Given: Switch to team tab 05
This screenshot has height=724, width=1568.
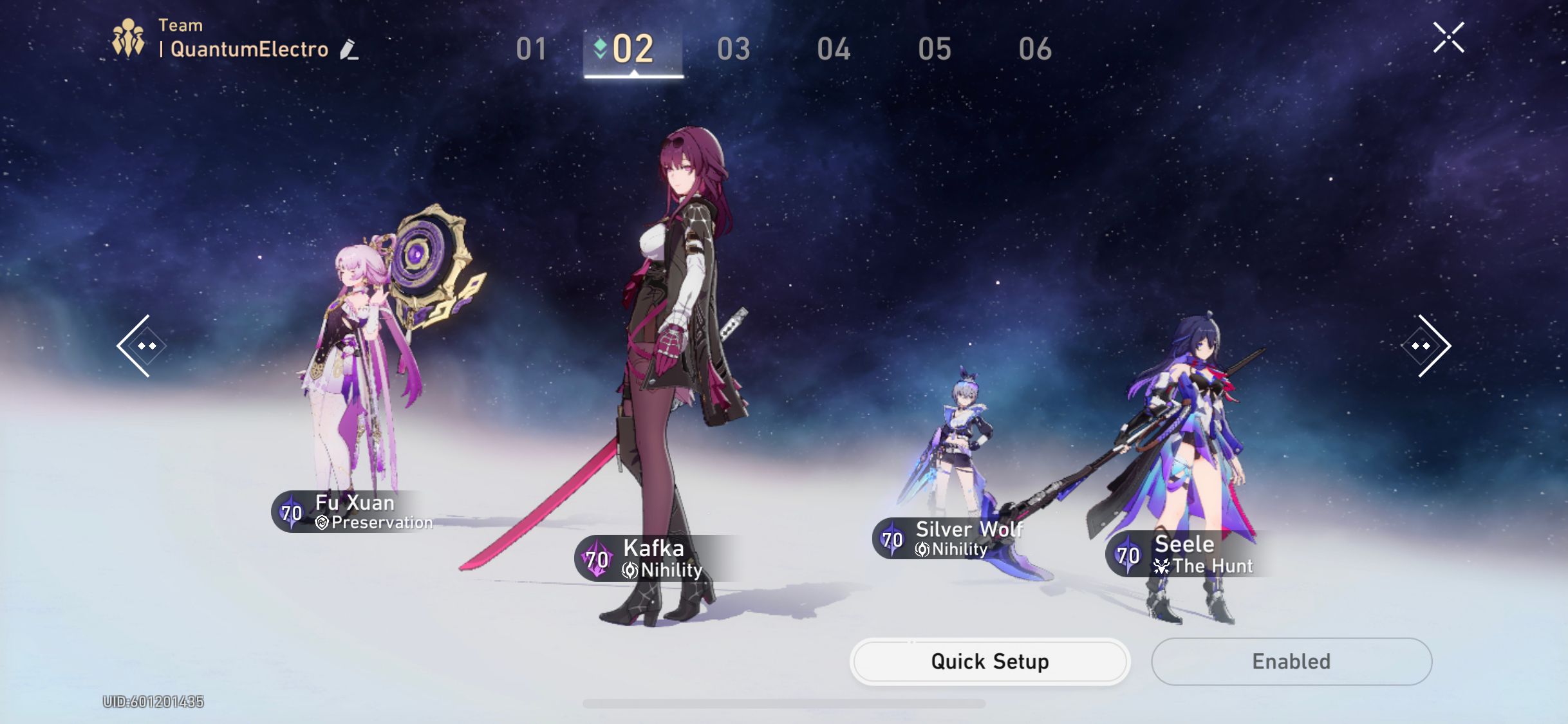Looking at the screenshot, I should click(x=934, y=48).
